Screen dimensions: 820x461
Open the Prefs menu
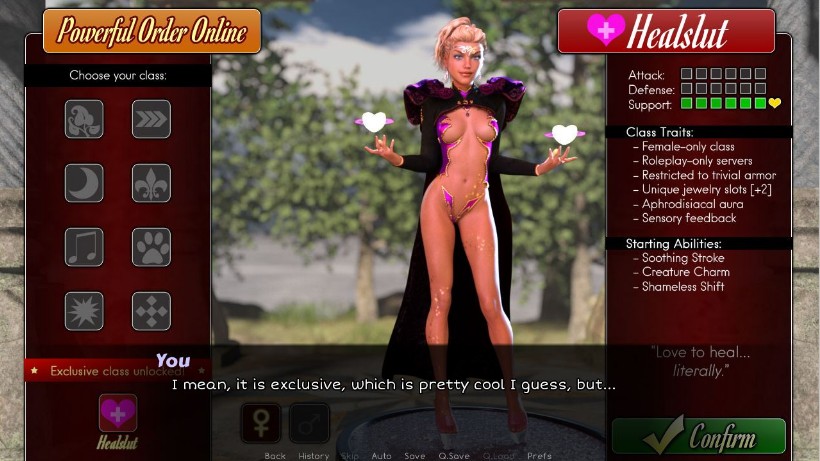[x=539, y=456]
